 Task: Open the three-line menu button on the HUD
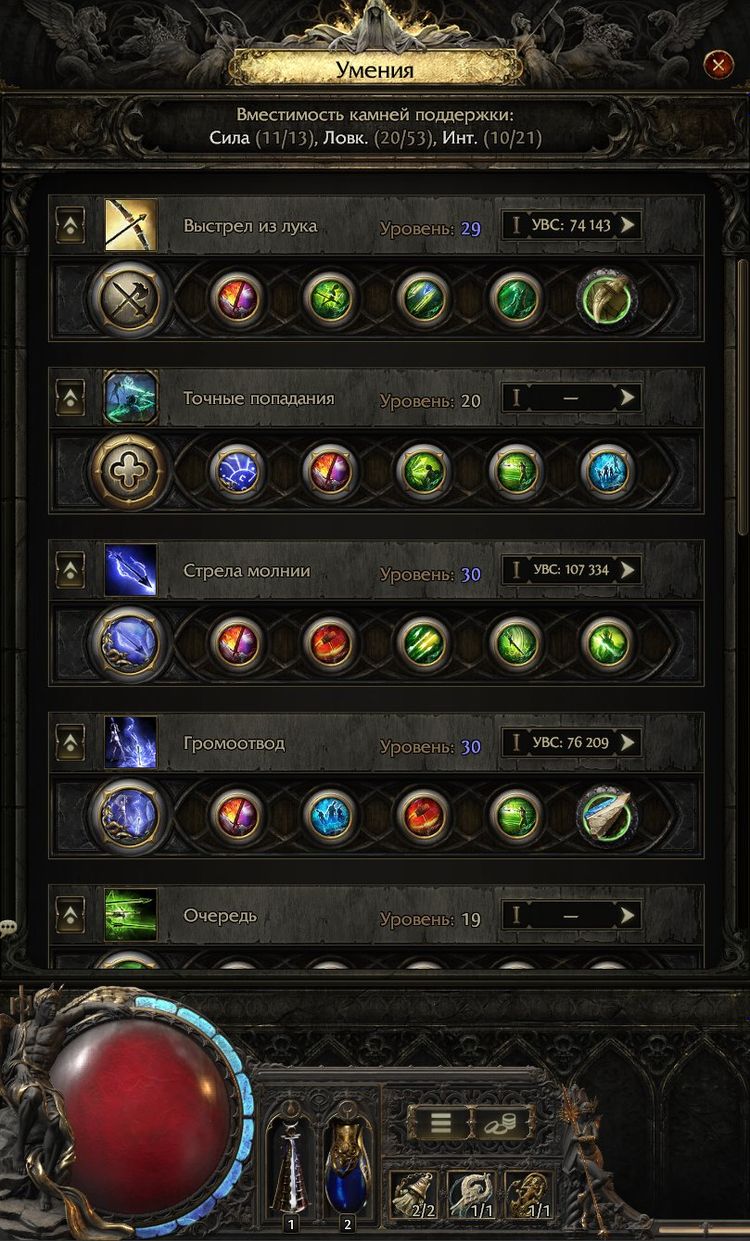pyautogui.click(x=440, y=1123)
